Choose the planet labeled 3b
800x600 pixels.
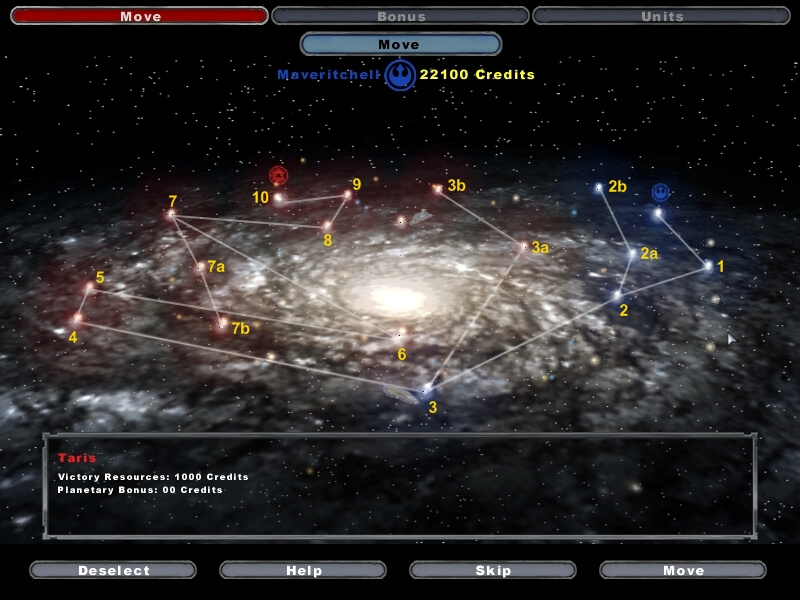pyautogui.click(x=437, y=187)
